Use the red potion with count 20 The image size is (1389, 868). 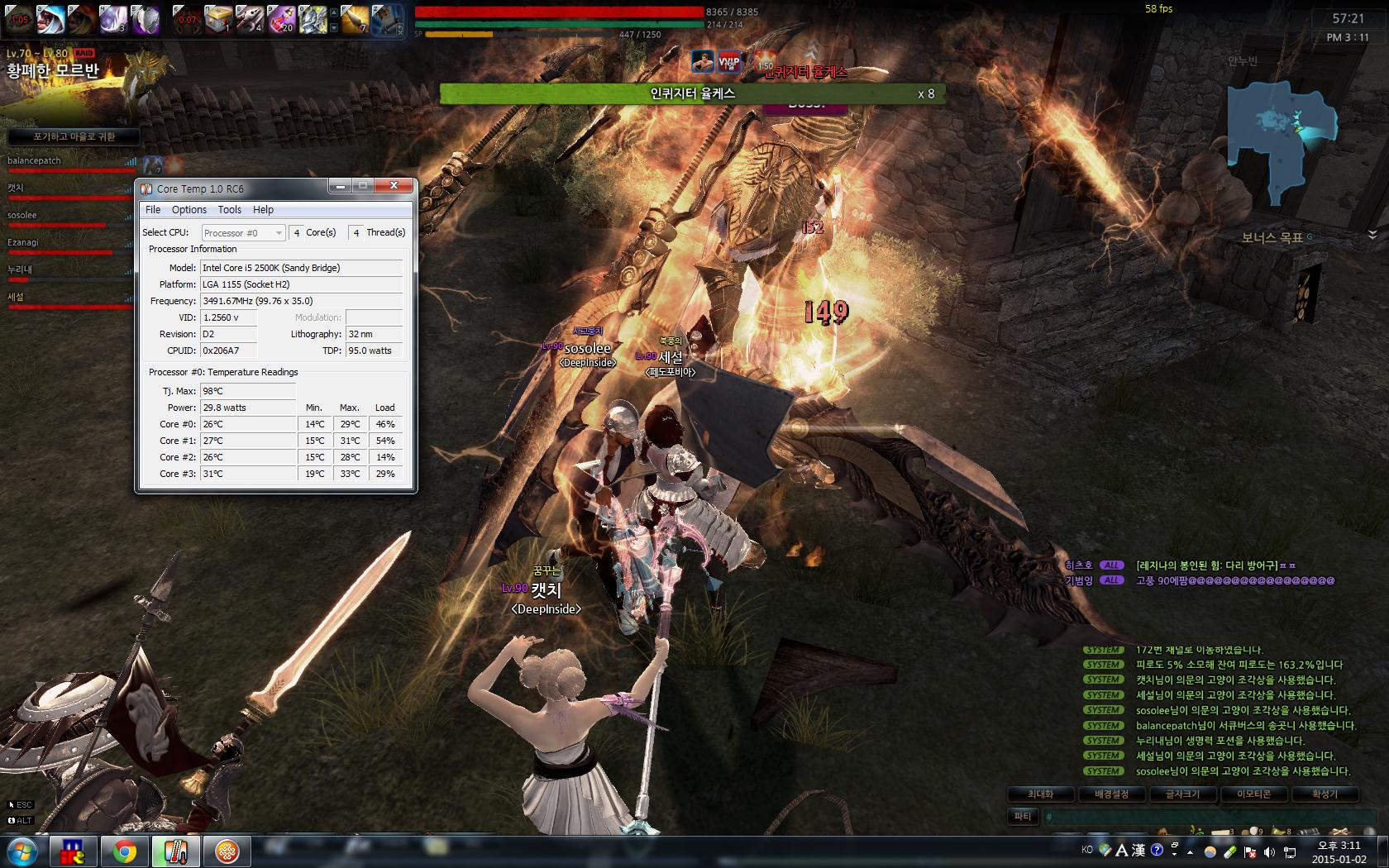tap(281, 19)
